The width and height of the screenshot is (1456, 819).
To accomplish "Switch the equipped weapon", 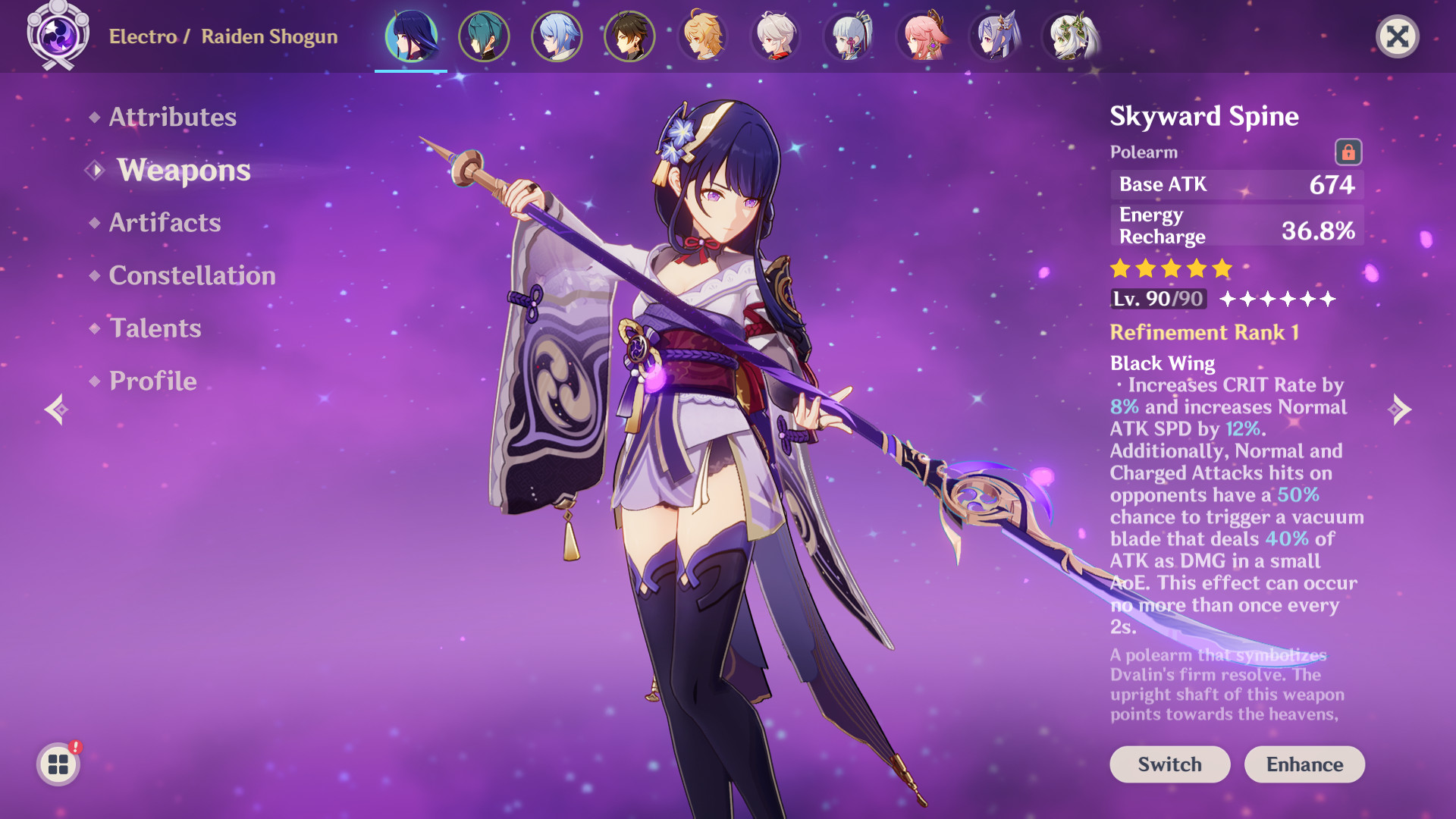I will 1169,764.
